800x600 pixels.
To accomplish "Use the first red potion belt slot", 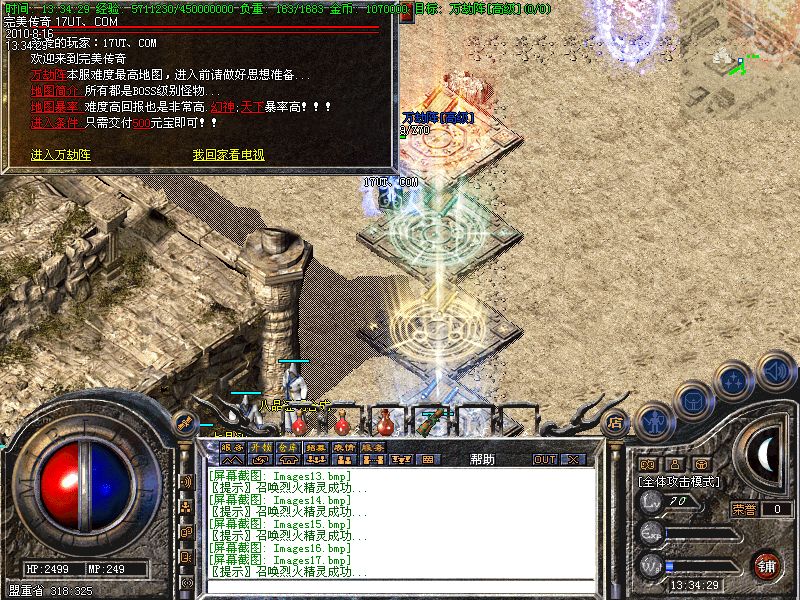I will pos(299,420).
